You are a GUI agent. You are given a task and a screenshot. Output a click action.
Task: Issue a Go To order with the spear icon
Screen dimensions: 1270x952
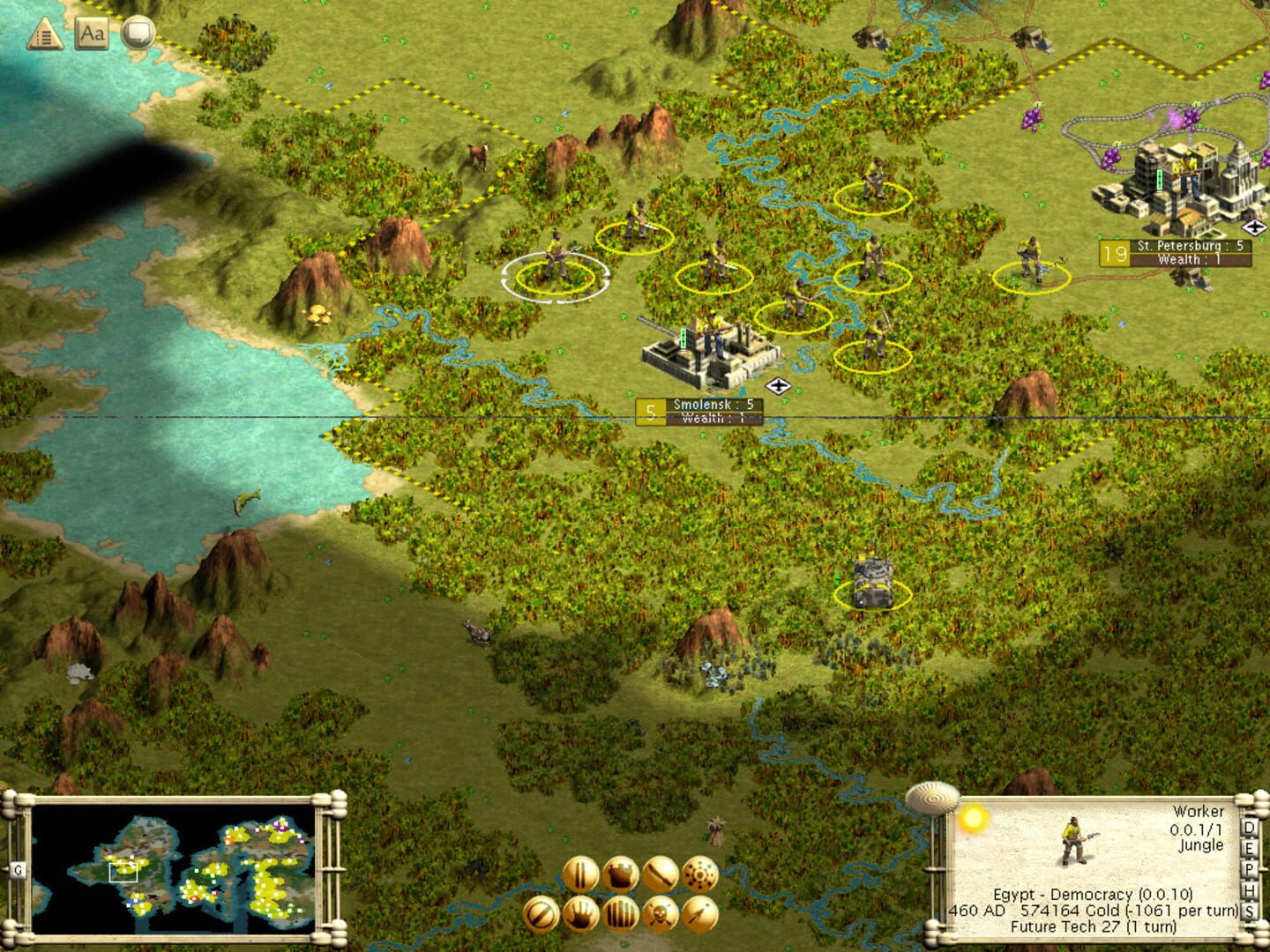(699, 916)
